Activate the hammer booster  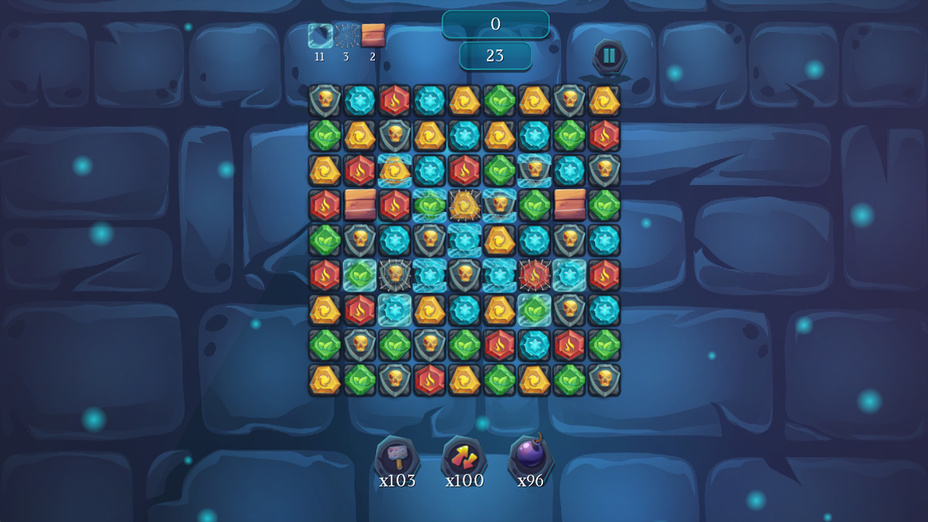[x=396, y=456]
